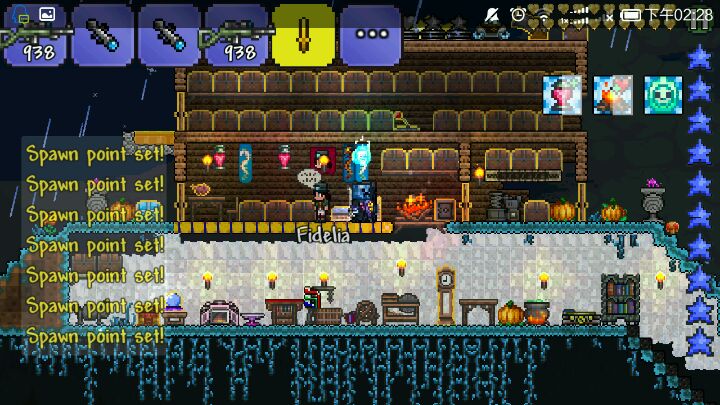Open the inventory with the three-dots button
This screenshot has height=405, width=720.
(x=370, y=34)
